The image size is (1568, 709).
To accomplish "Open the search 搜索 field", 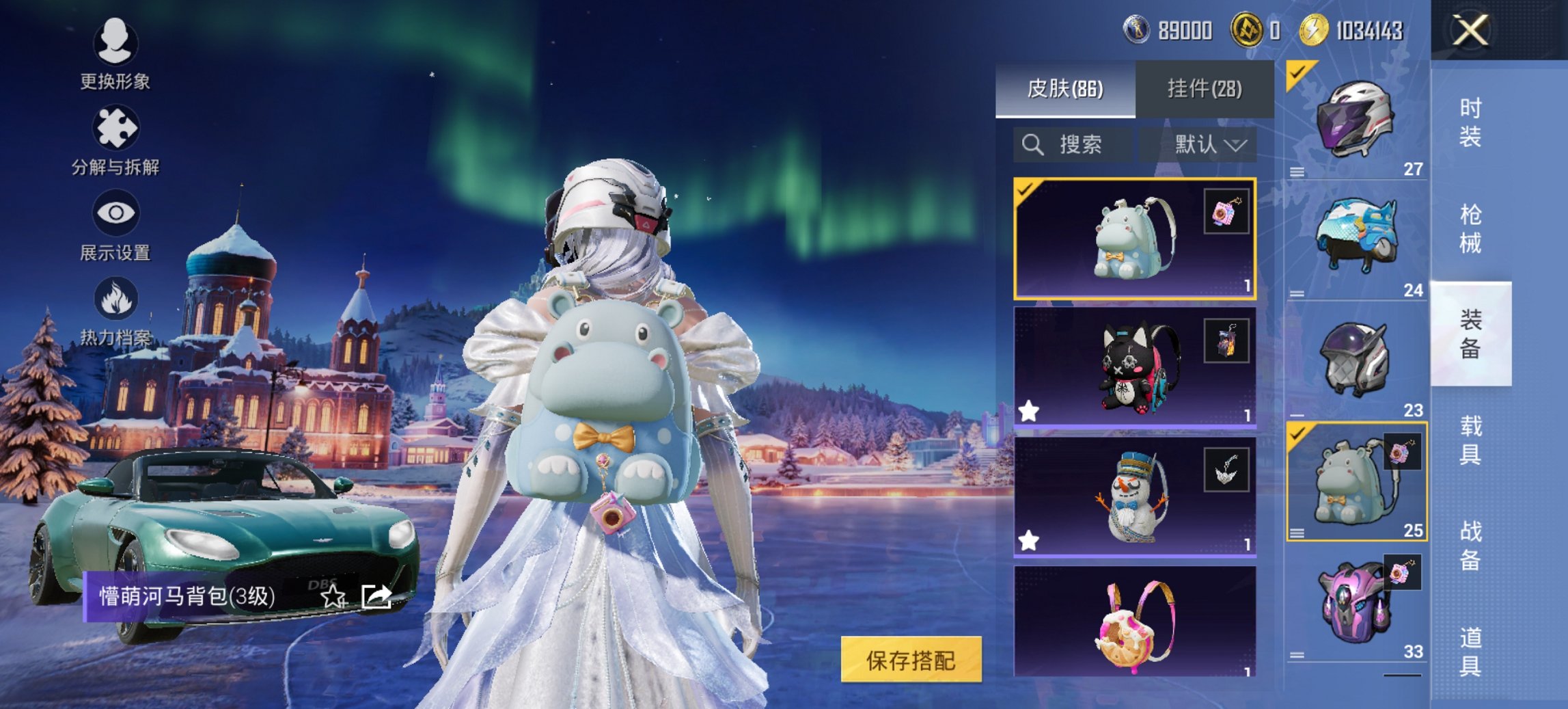I will pos(1066,144).
